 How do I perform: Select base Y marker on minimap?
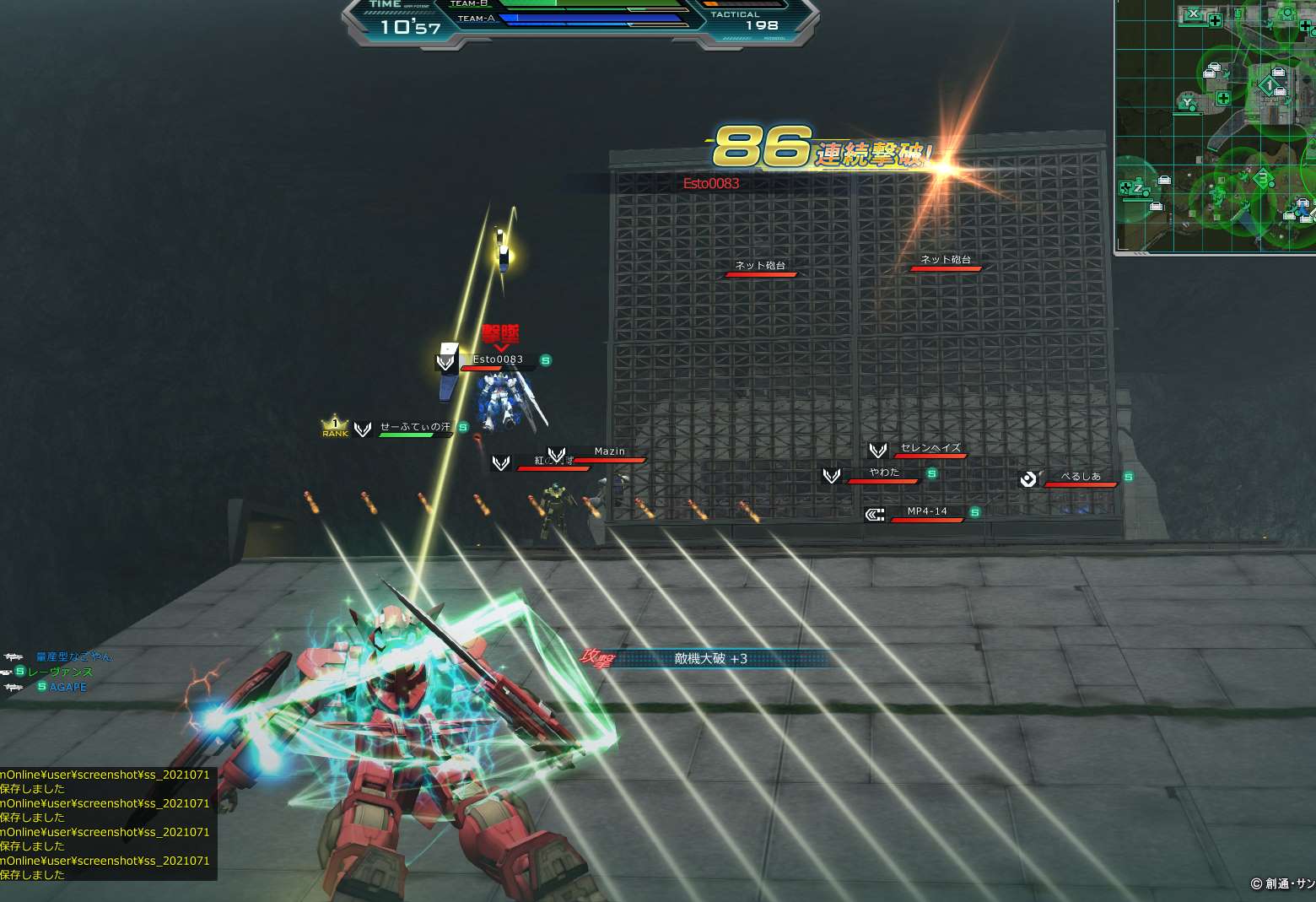pyautogui.click(x=1187, y=103)
